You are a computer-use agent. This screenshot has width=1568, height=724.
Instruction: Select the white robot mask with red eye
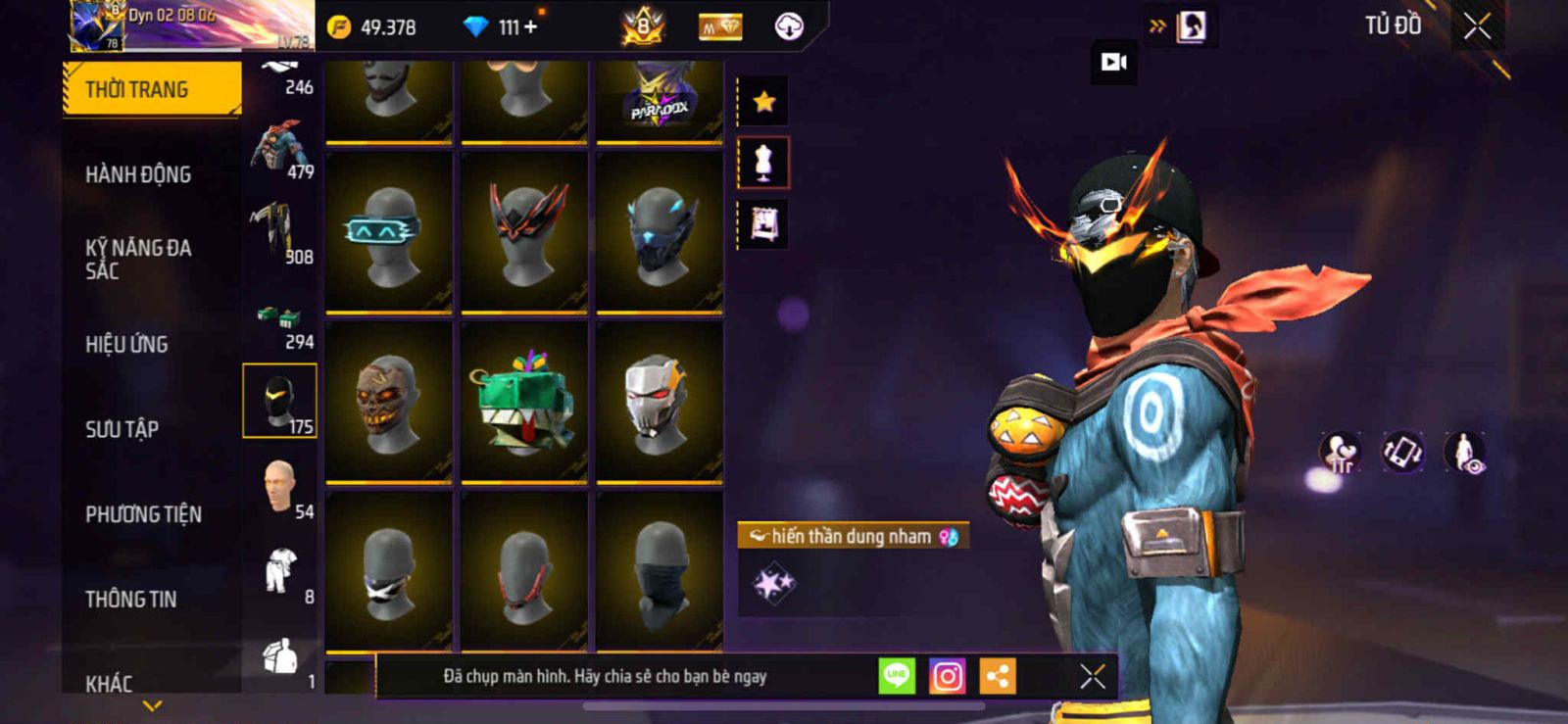pyautogui.click(x=660, y=402)
